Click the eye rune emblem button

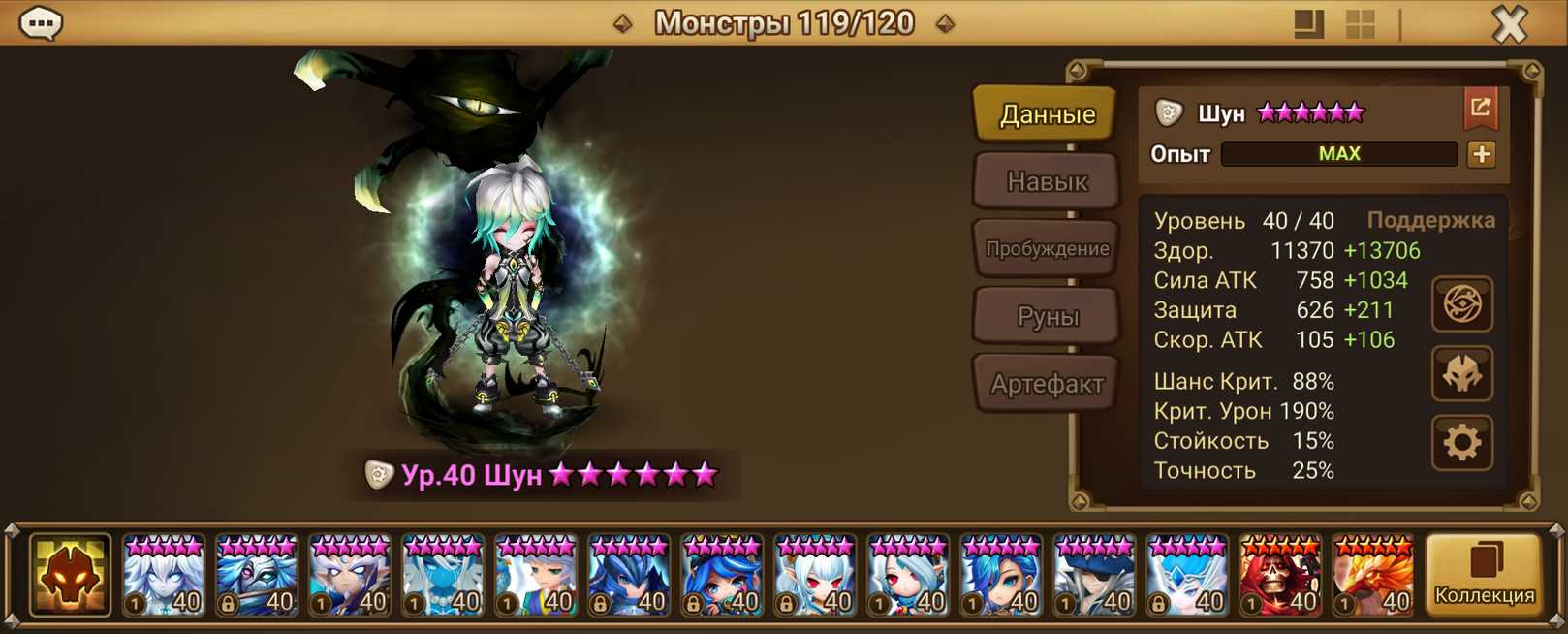tap(1461, 304)
